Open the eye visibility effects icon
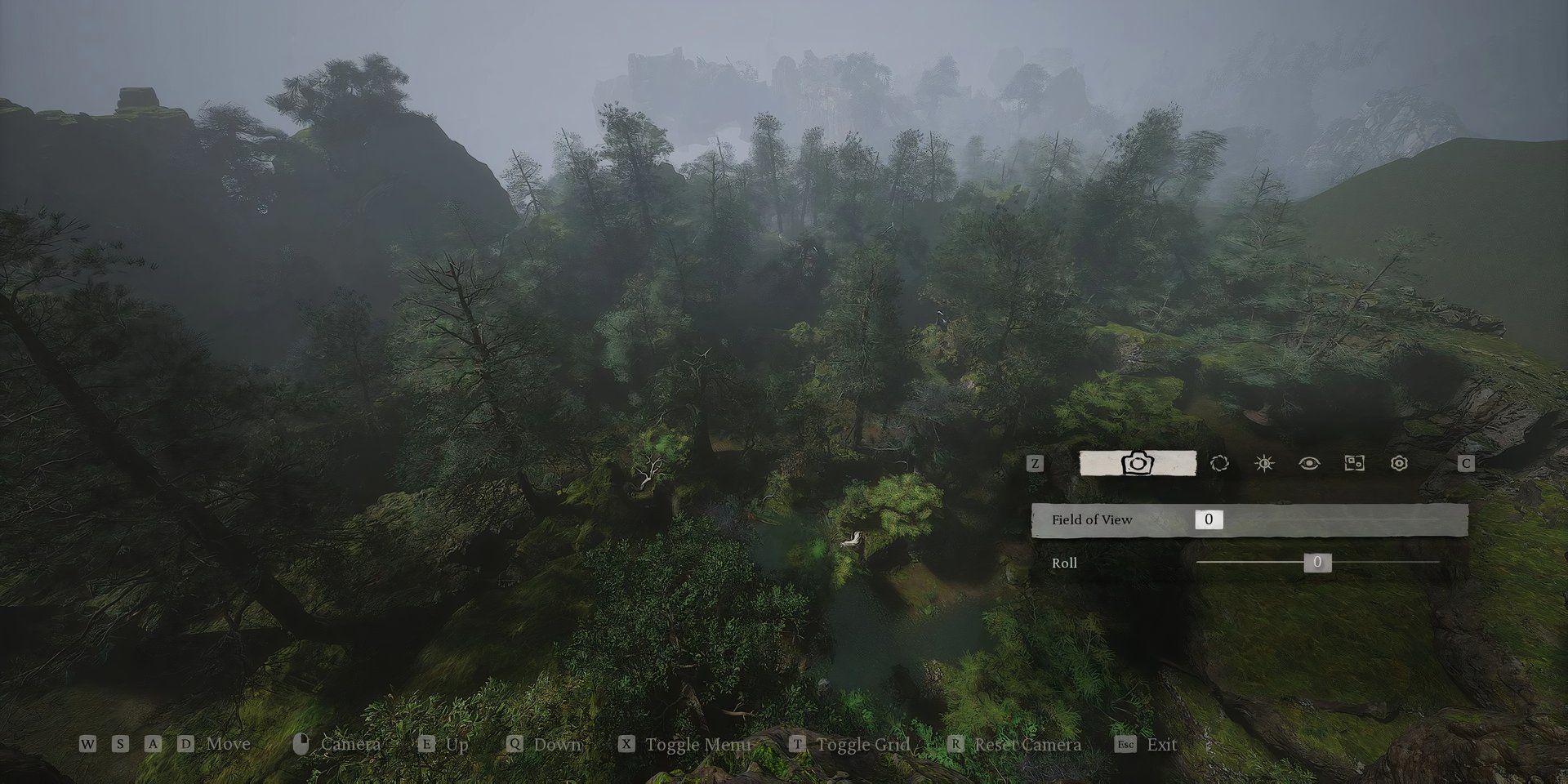This screenshot has width=1568, height=784. pyautogui.click(x=1308, y=463)
